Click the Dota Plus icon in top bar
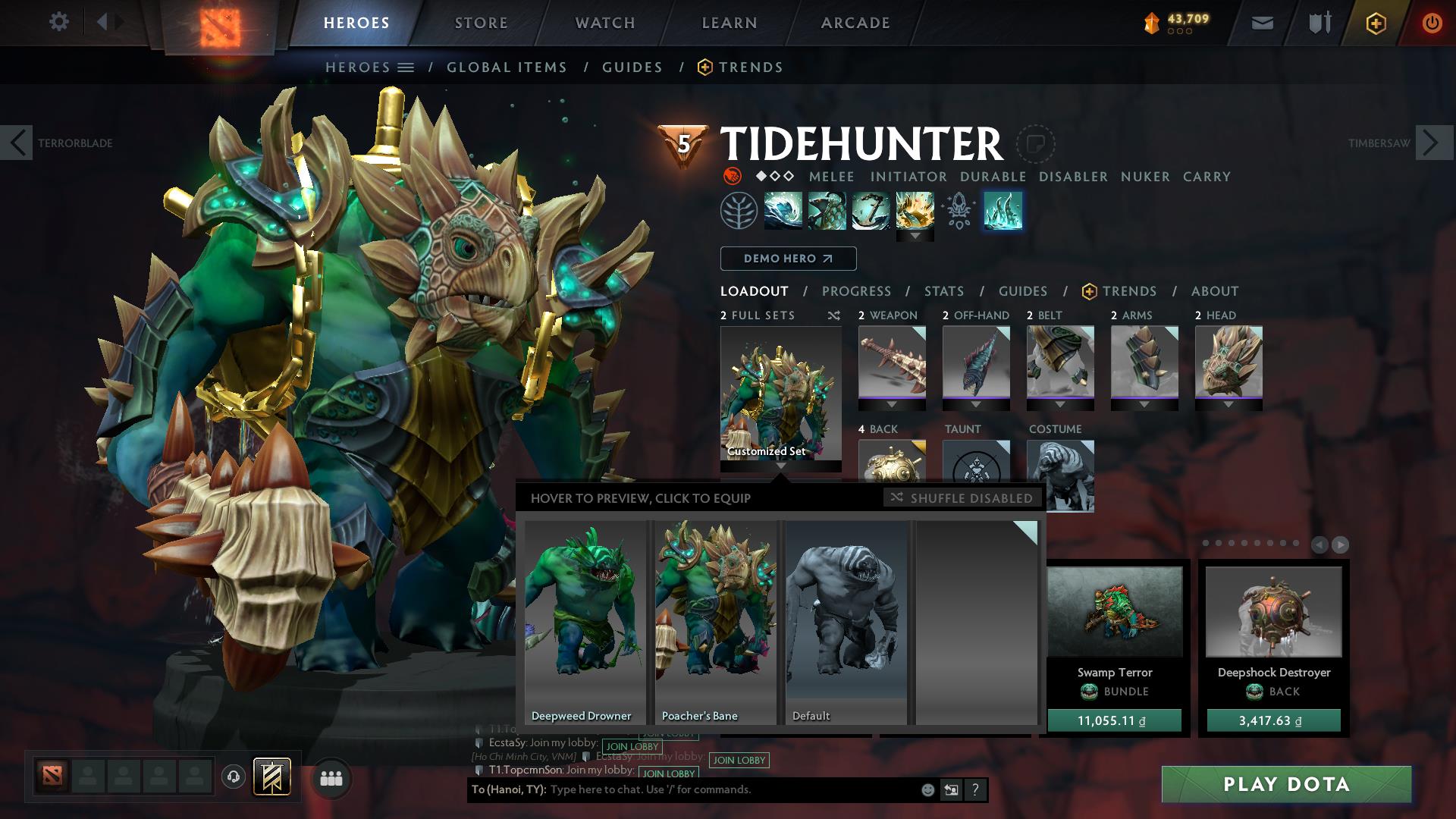Image resolution: width=1456 pixels, height=819 pixels. pyautogui.click(x=1375, y=23)
